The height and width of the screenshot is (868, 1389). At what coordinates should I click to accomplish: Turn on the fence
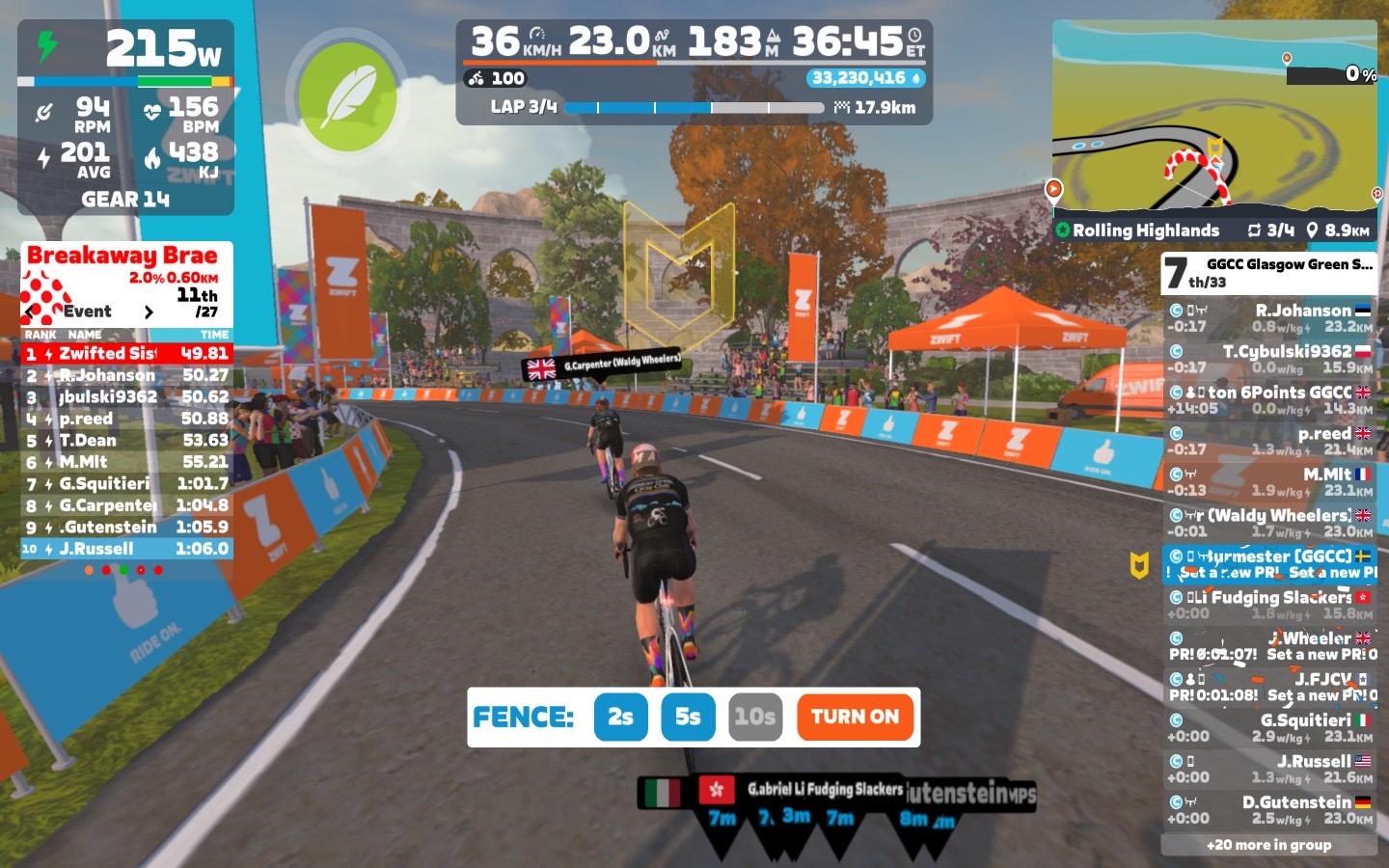[x=855, y=717]
